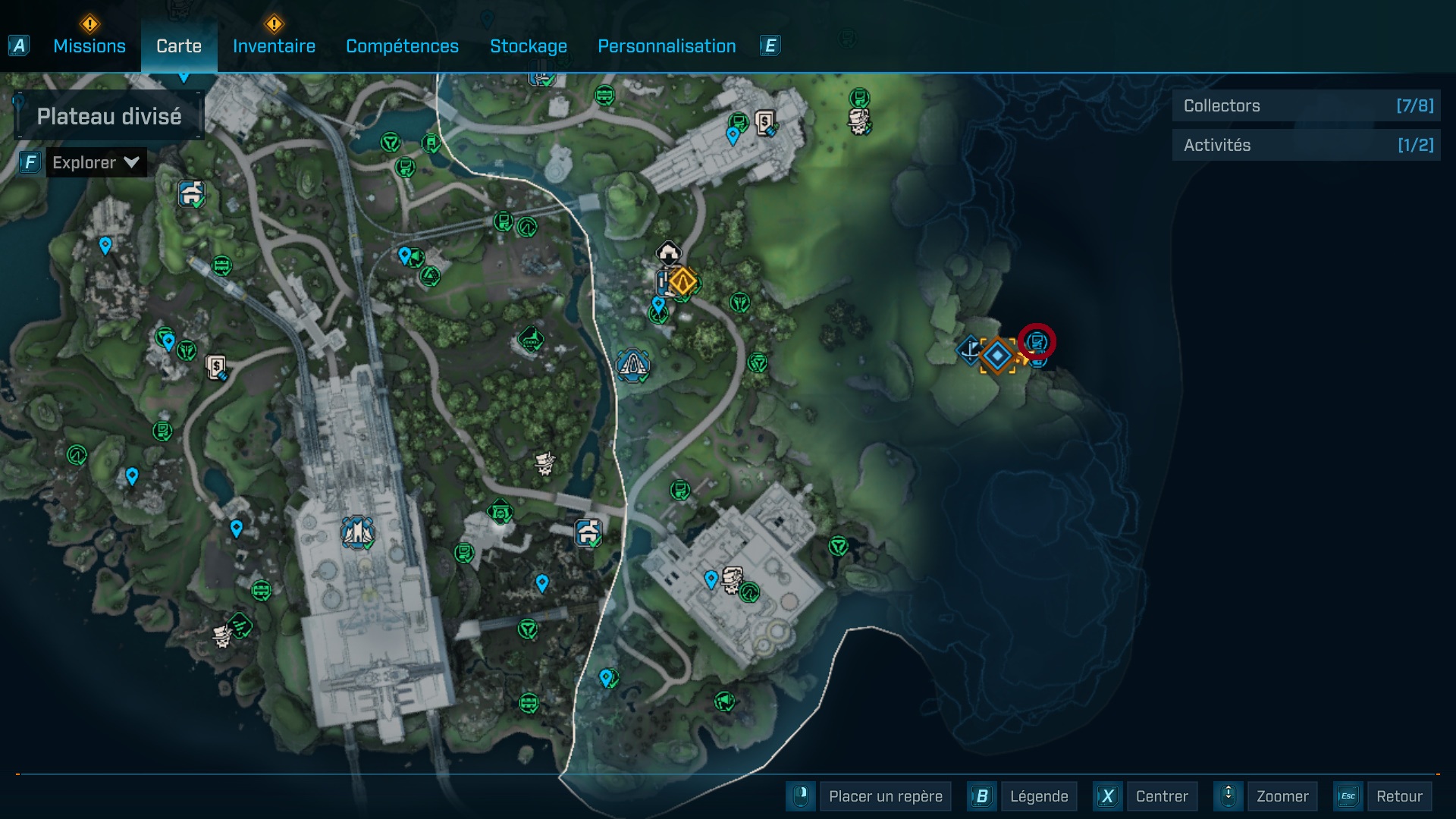
Task: Click Retour to leave the map
Action: (x=1398, y=796)
